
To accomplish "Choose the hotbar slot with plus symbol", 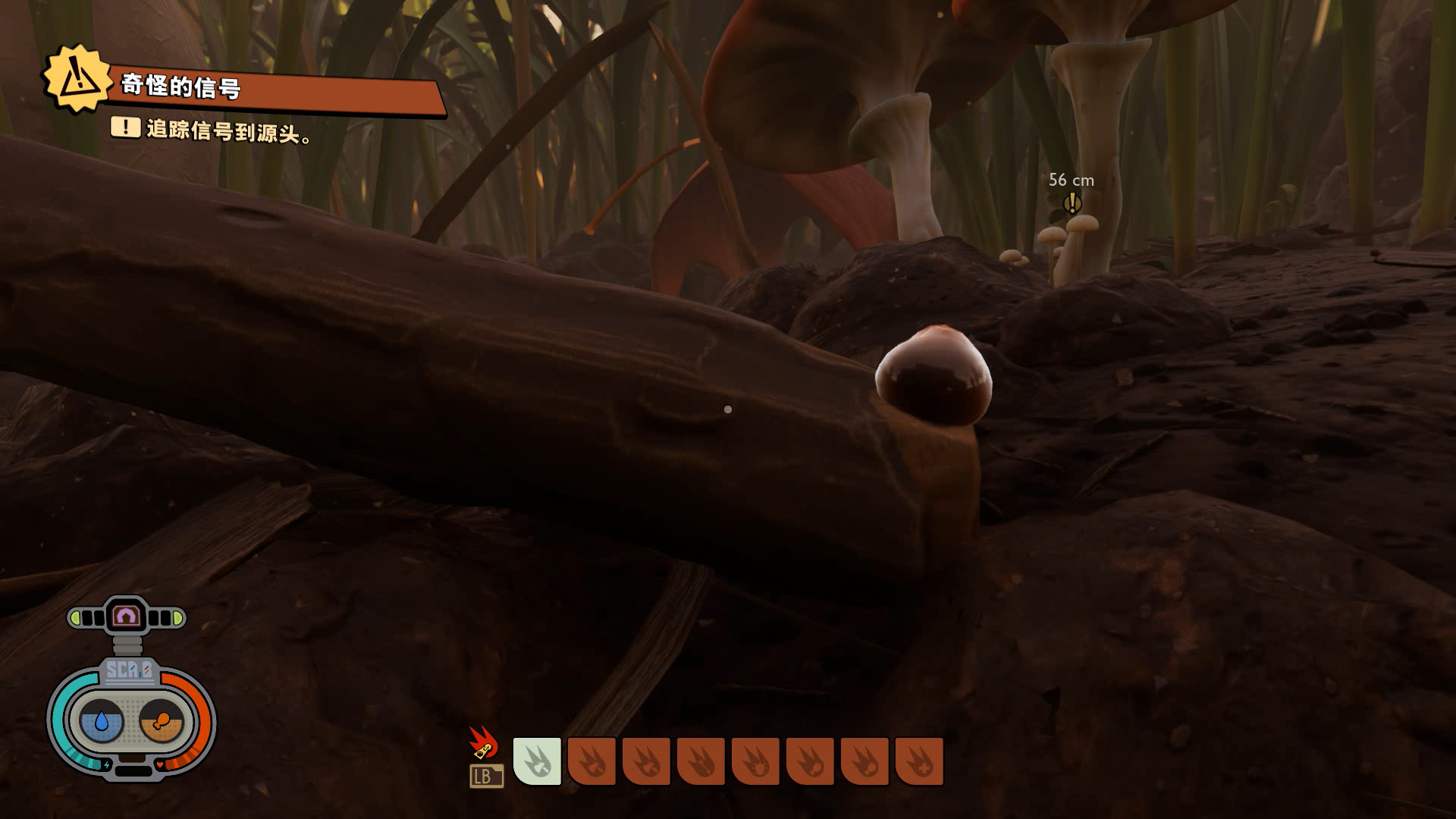I will click(919, 761).
